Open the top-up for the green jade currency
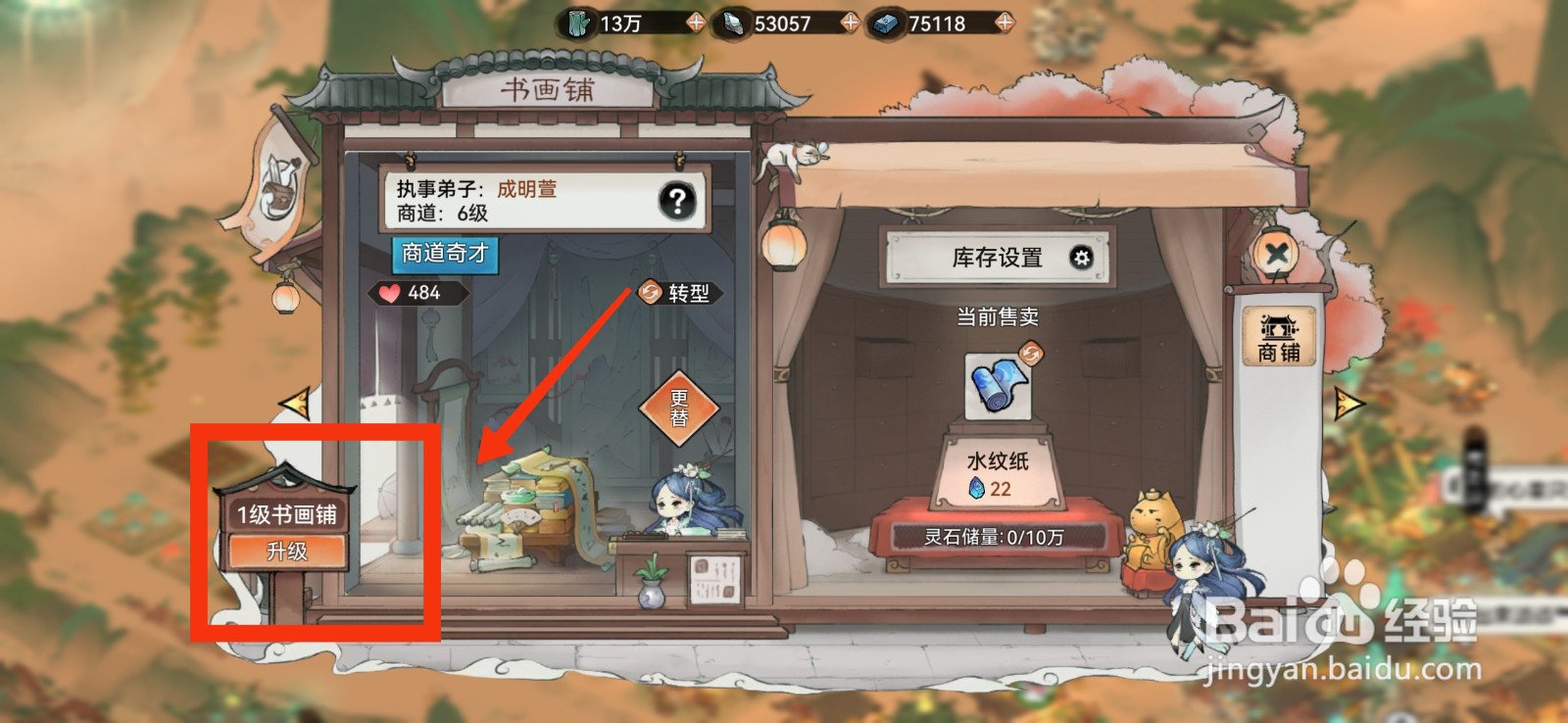This screenshot has height=723, width=1568. pyautogui.click(x=695, y=21)
